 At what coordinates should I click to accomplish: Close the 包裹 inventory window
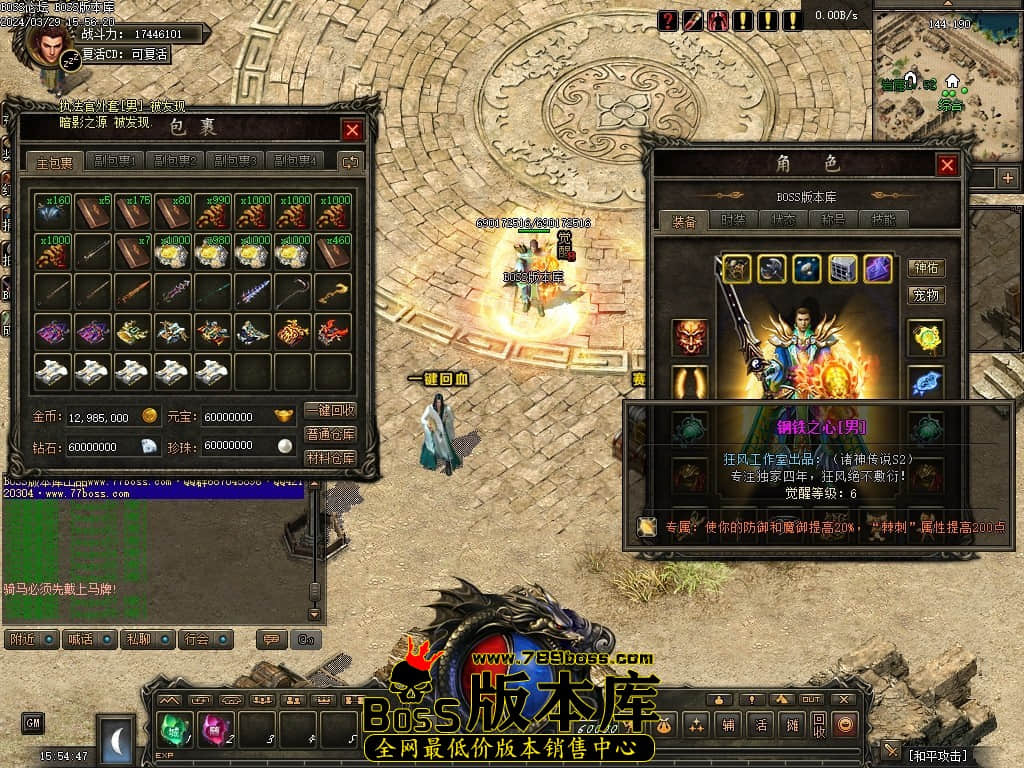click(x=352, y=130)
